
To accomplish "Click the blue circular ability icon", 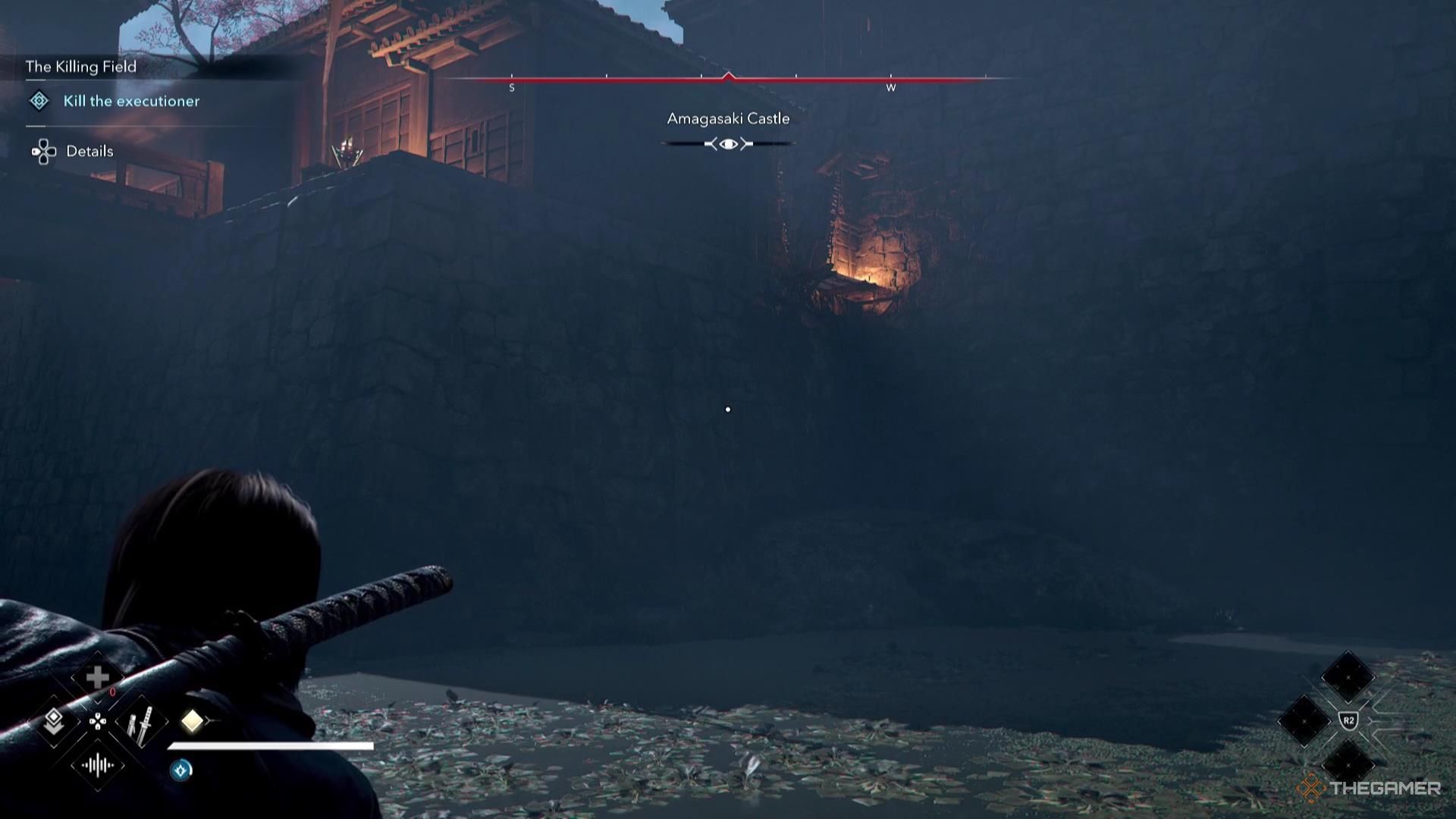I will [181, 770].
